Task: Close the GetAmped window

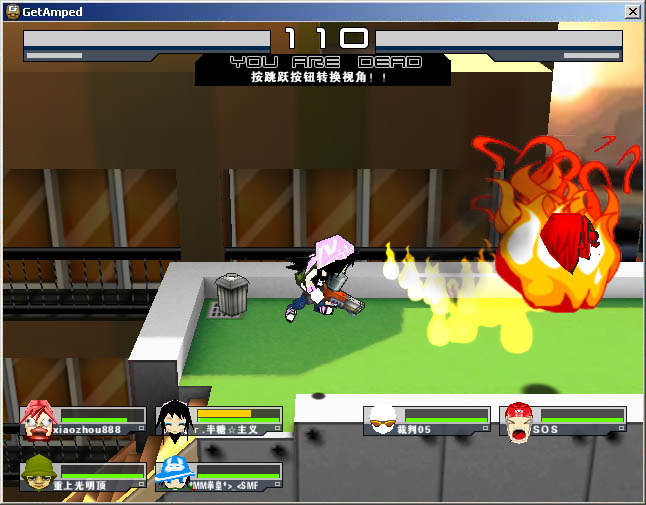Action: (x=632, y=12)
